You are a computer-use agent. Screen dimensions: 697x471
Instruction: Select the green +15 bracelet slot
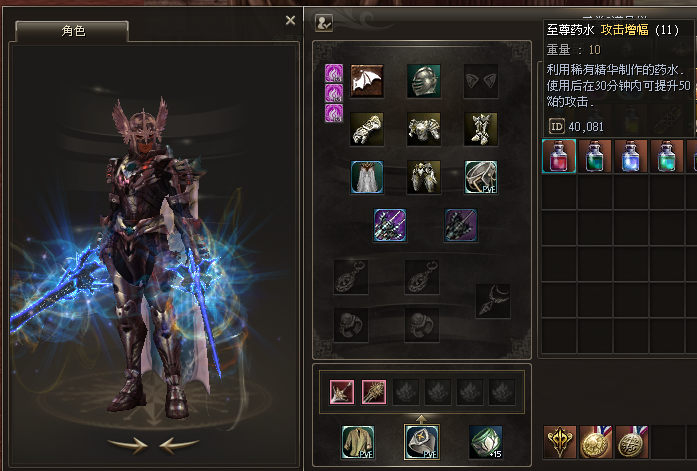coord(486,441)
